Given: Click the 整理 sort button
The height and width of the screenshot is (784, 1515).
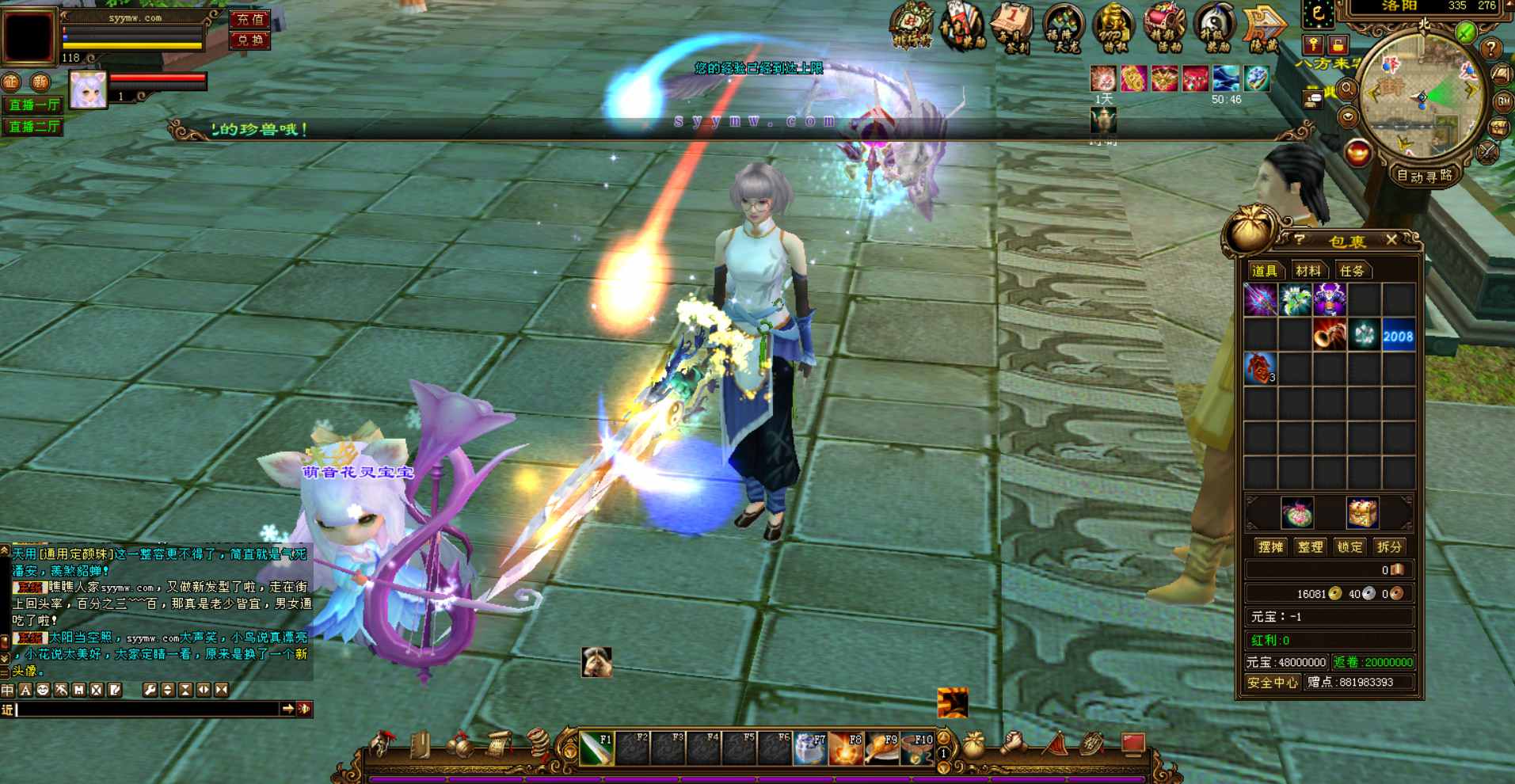Looking at the screenshot, I should pos(1310,547).
